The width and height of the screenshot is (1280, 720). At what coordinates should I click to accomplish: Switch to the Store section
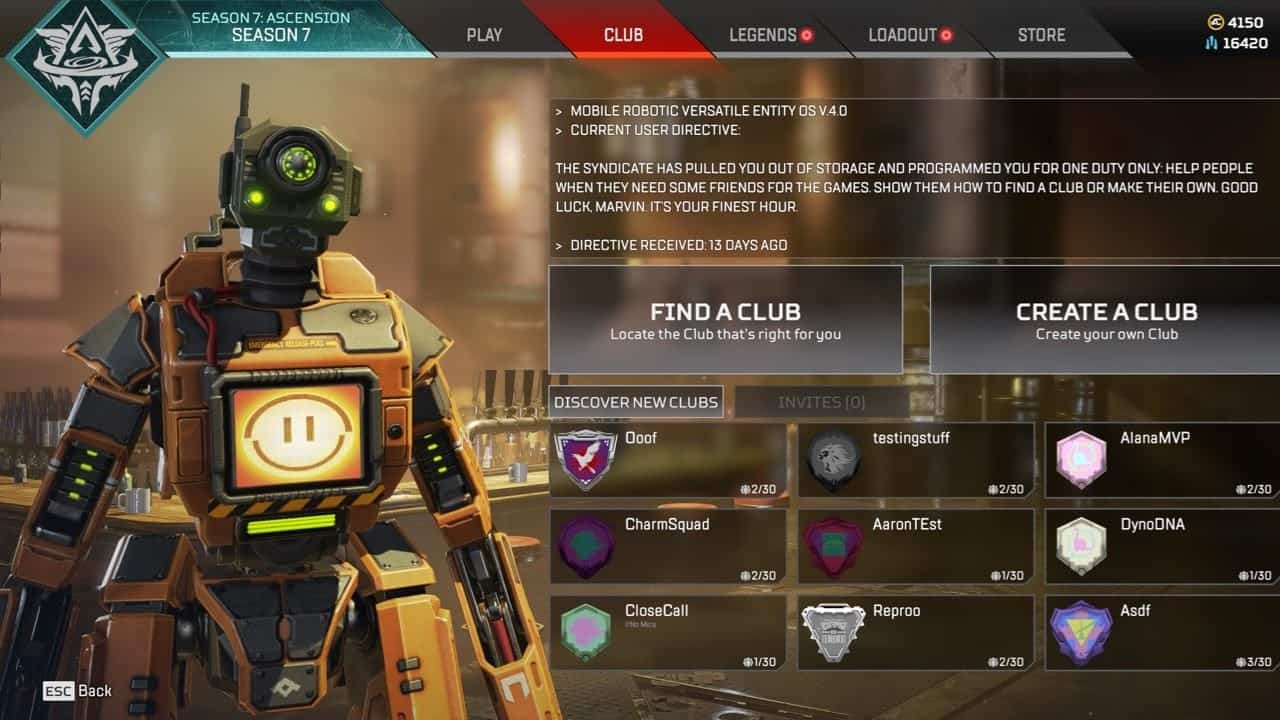coord(1040,34)
